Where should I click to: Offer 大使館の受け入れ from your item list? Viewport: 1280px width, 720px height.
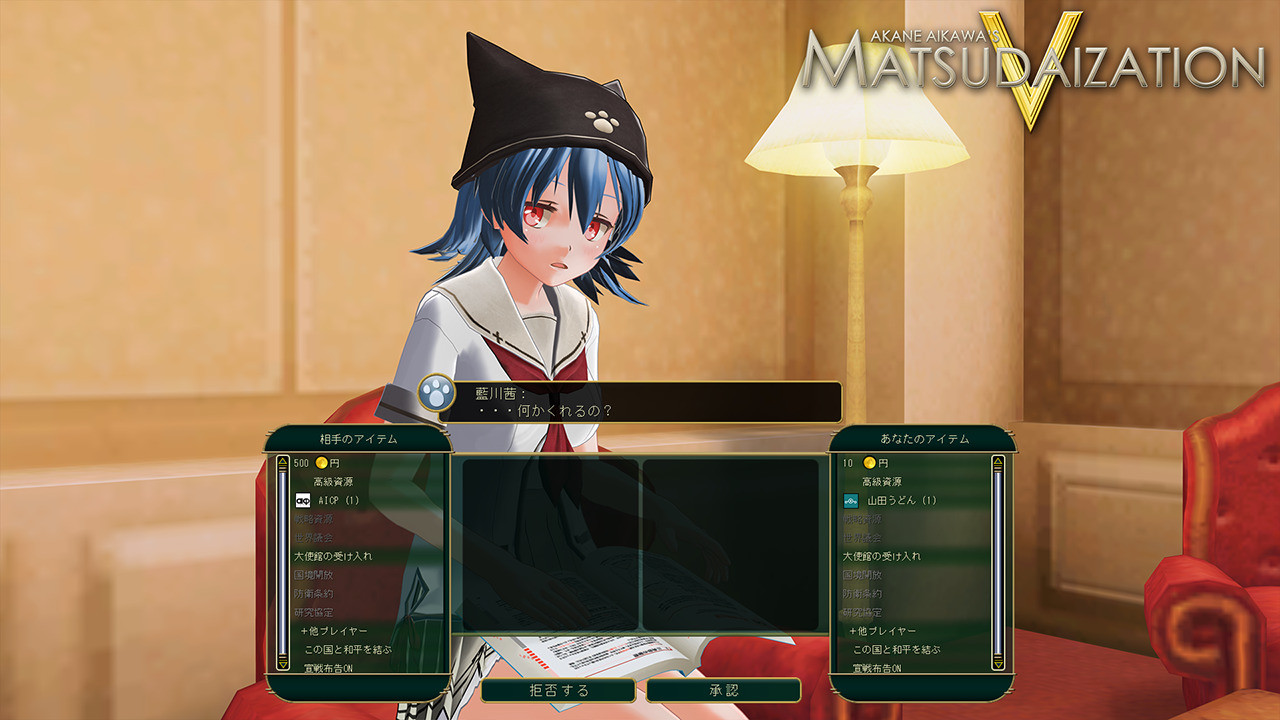tap(881, 556)
